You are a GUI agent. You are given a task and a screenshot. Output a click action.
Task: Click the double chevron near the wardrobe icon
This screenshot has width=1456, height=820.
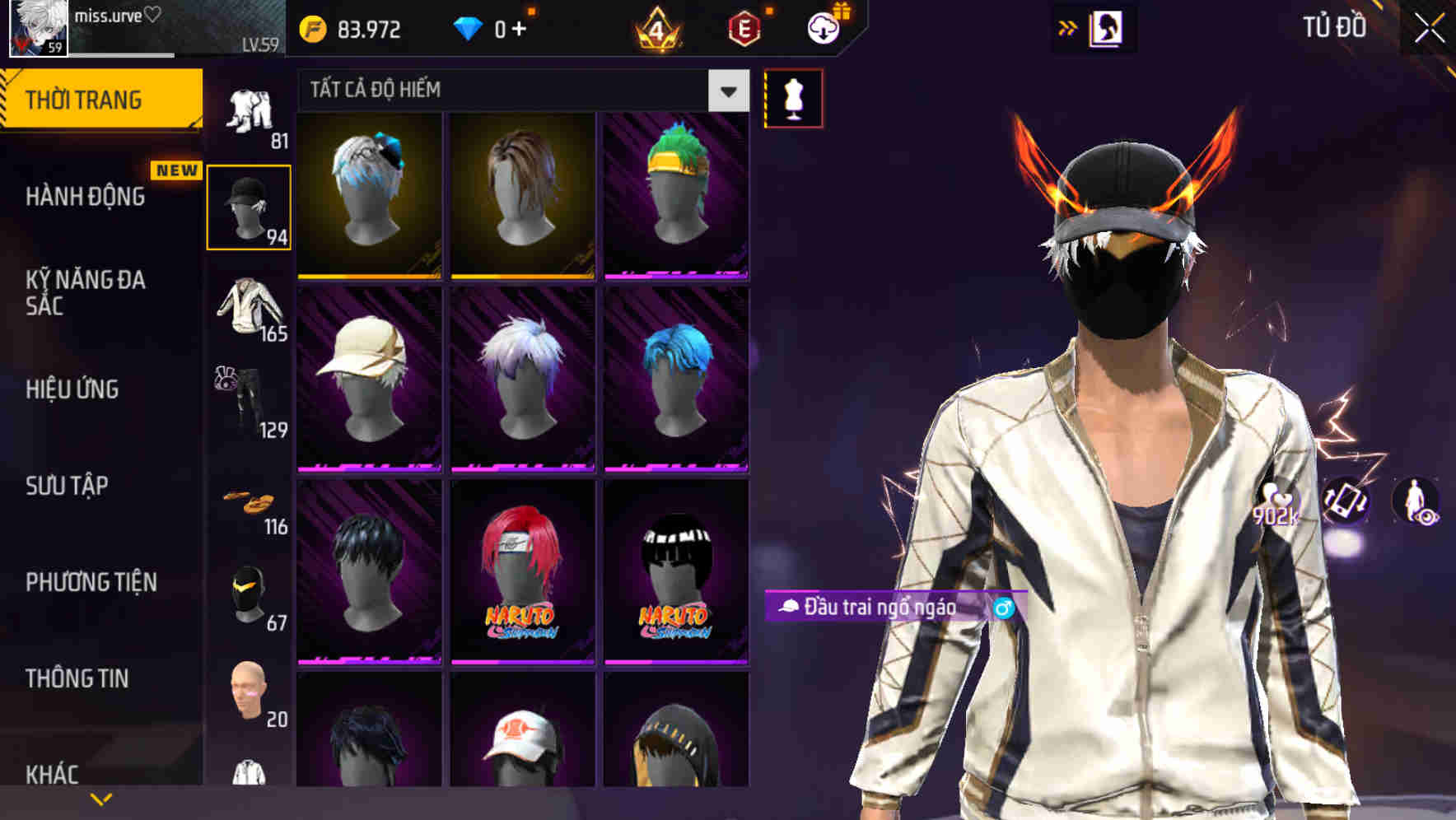pos(1068,27)
